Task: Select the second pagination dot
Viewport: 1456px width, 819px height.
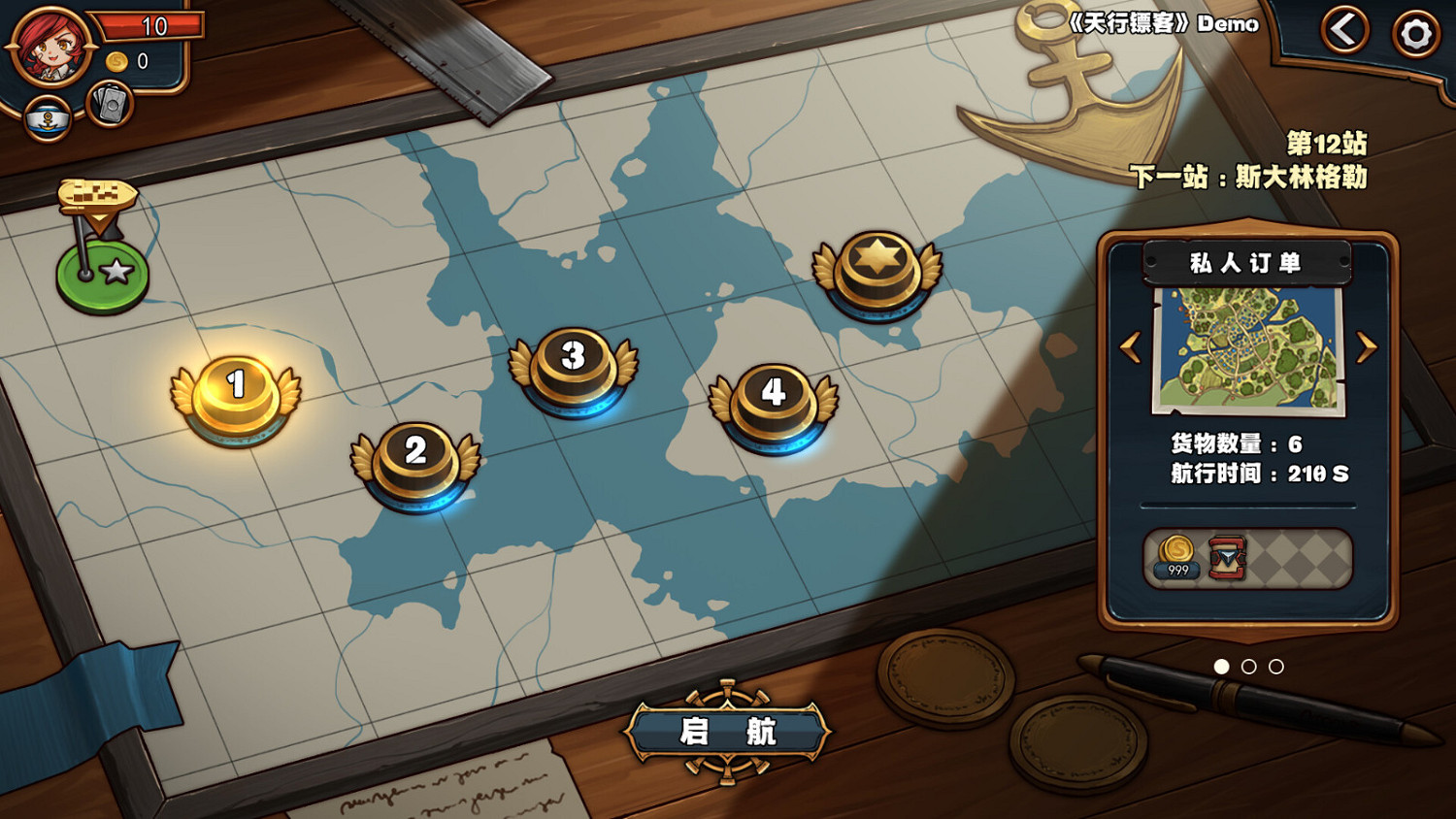Action: coord(1247,667)
